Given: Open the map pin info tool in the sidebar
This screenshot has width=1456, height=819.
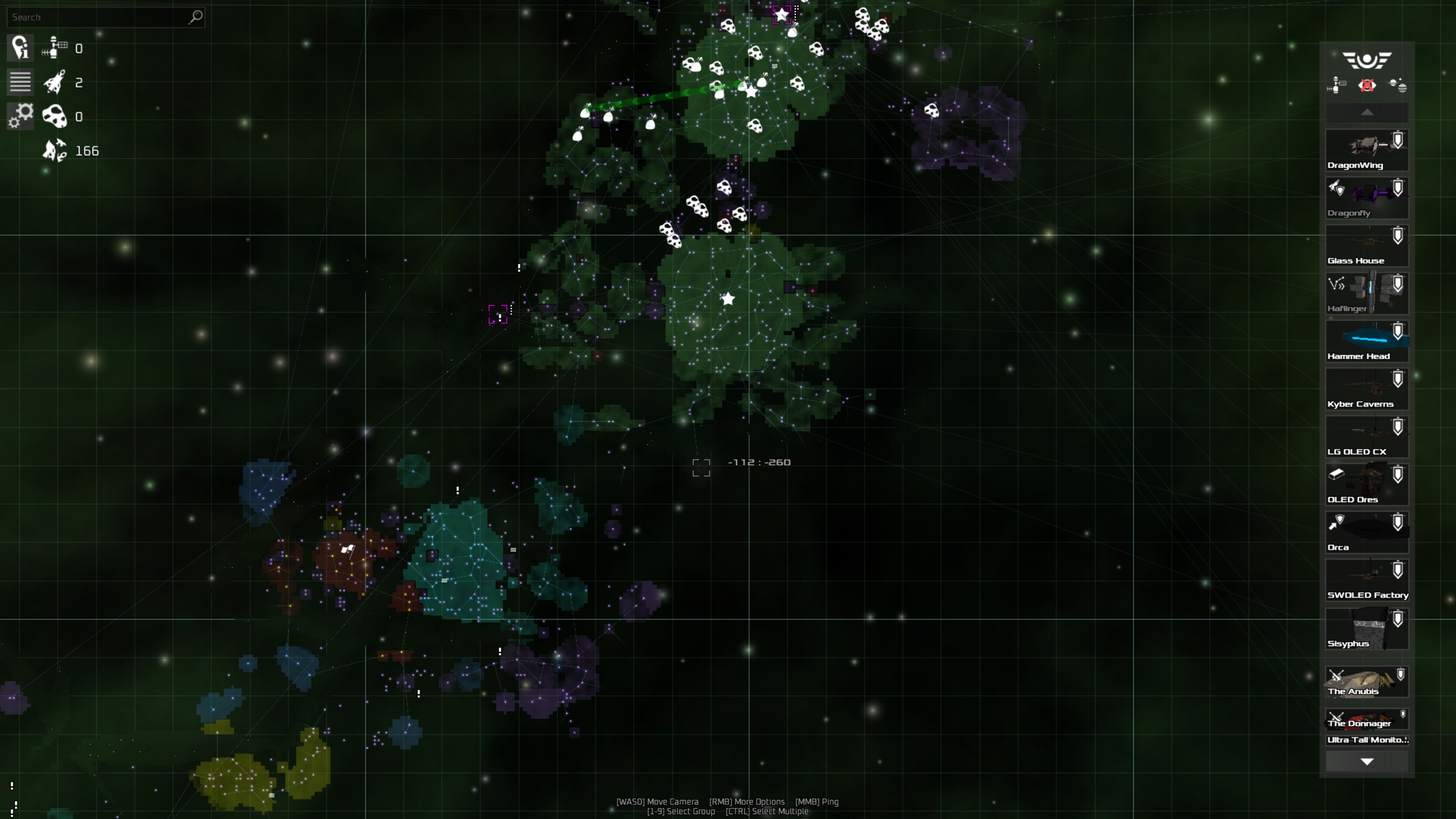Looking at the screenshot, I should [x=20, y=48].
